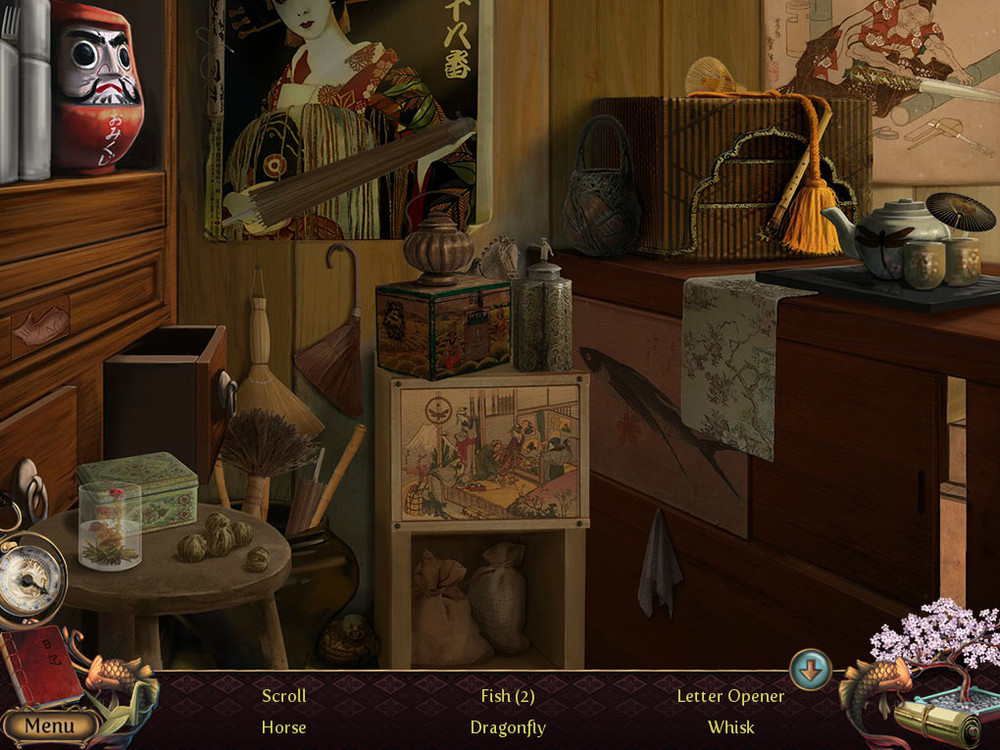Select the golden scroll icon
The image size is (1000, 750).
pyautogui.click(x=937, y=720)
